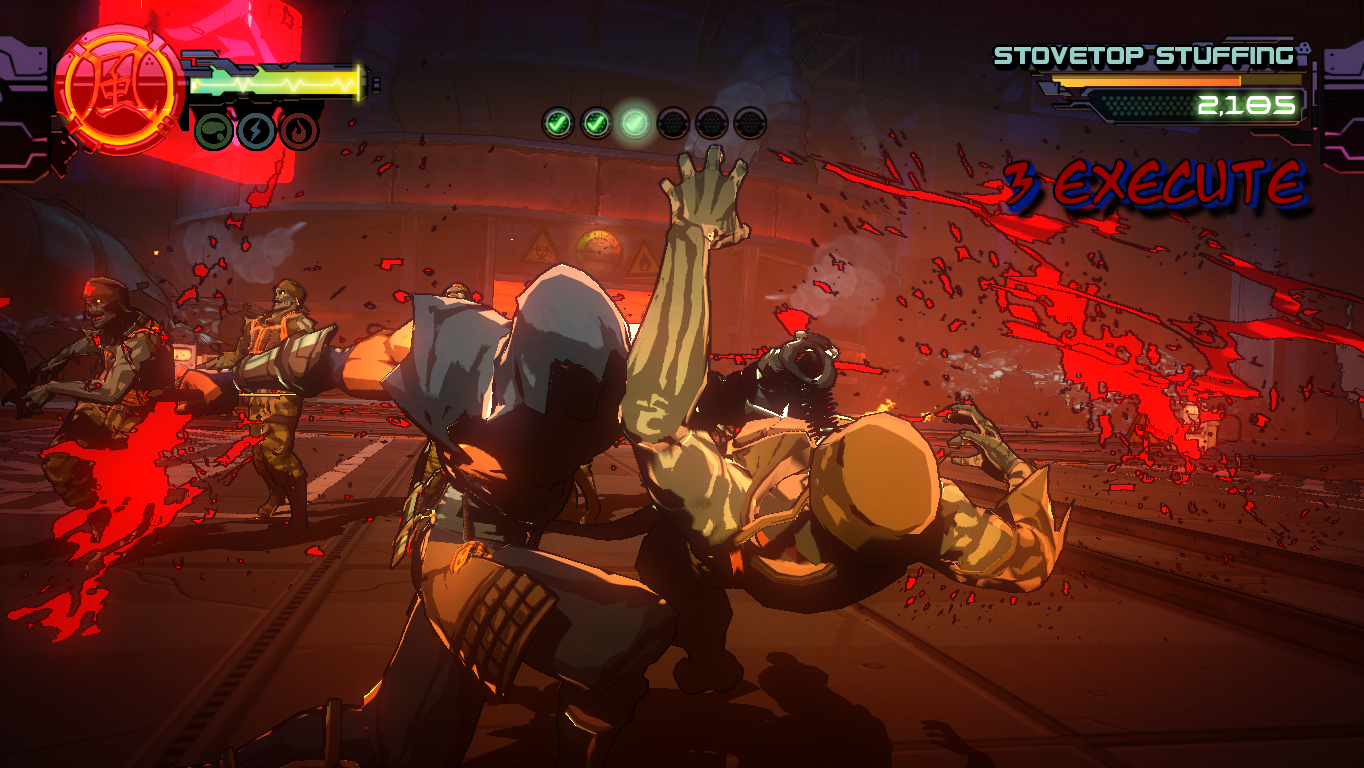Activate the lightning bolt element icon
The width and height of the screenshot is (1364, 768).
[256, 130]
